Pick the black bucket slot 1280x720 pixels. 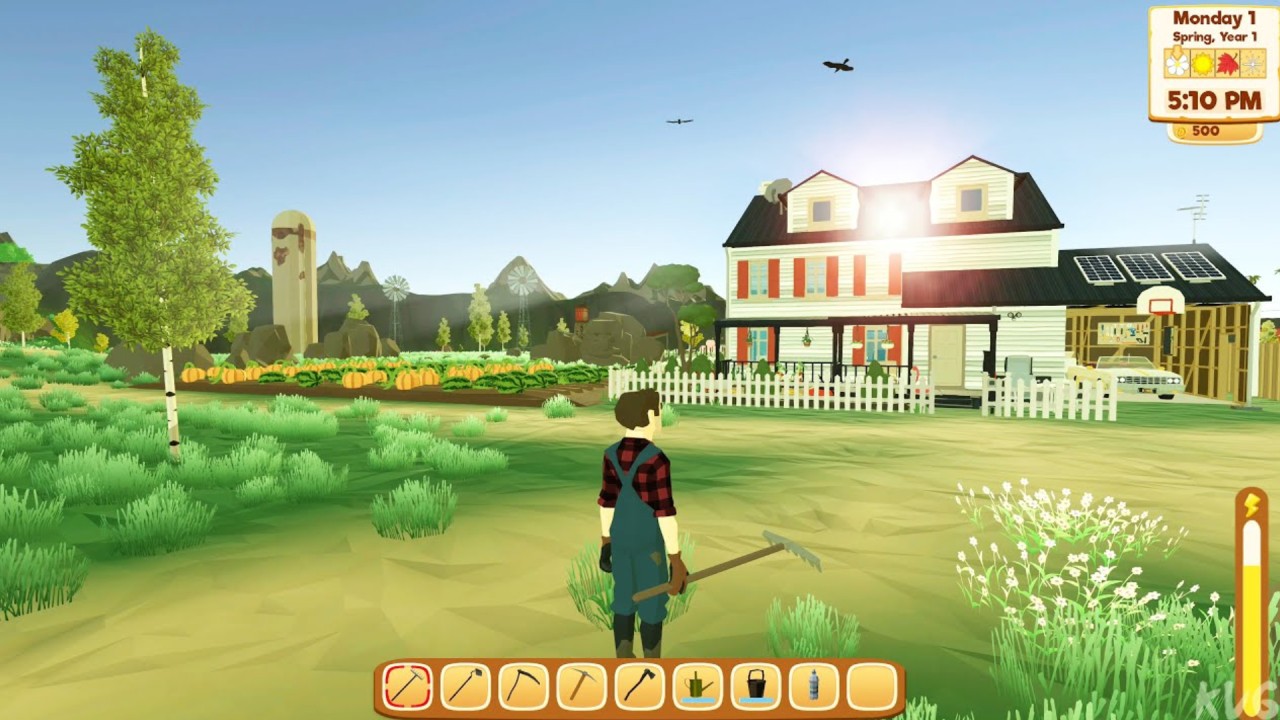point(756,687)
